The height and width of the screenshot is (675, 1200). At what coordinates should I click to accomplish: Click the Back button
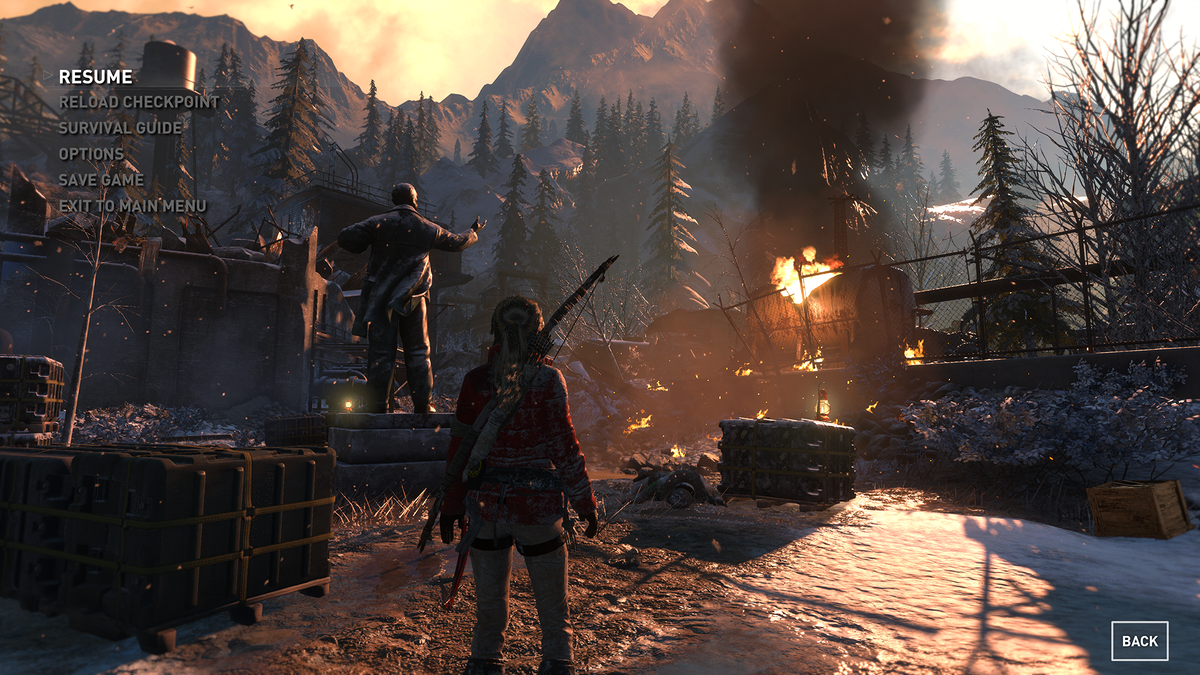1139,641
